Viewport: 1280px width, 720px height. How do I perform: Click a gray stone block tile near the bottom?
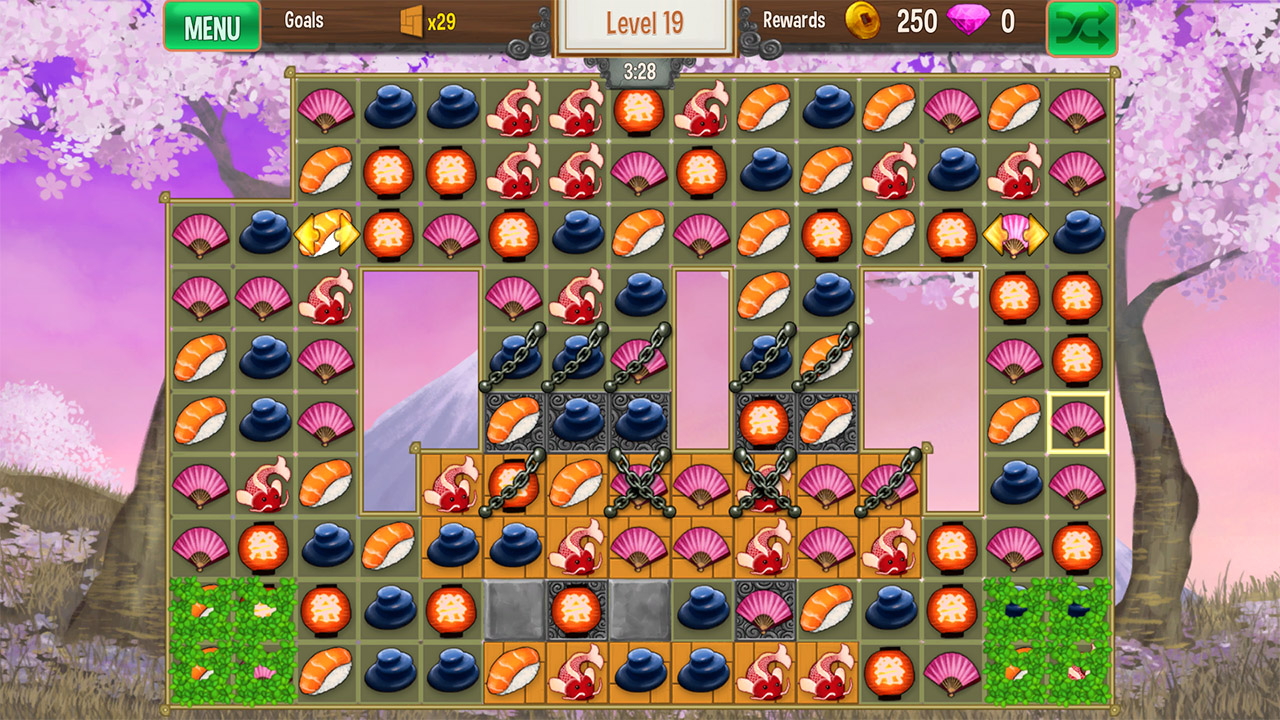514,610
